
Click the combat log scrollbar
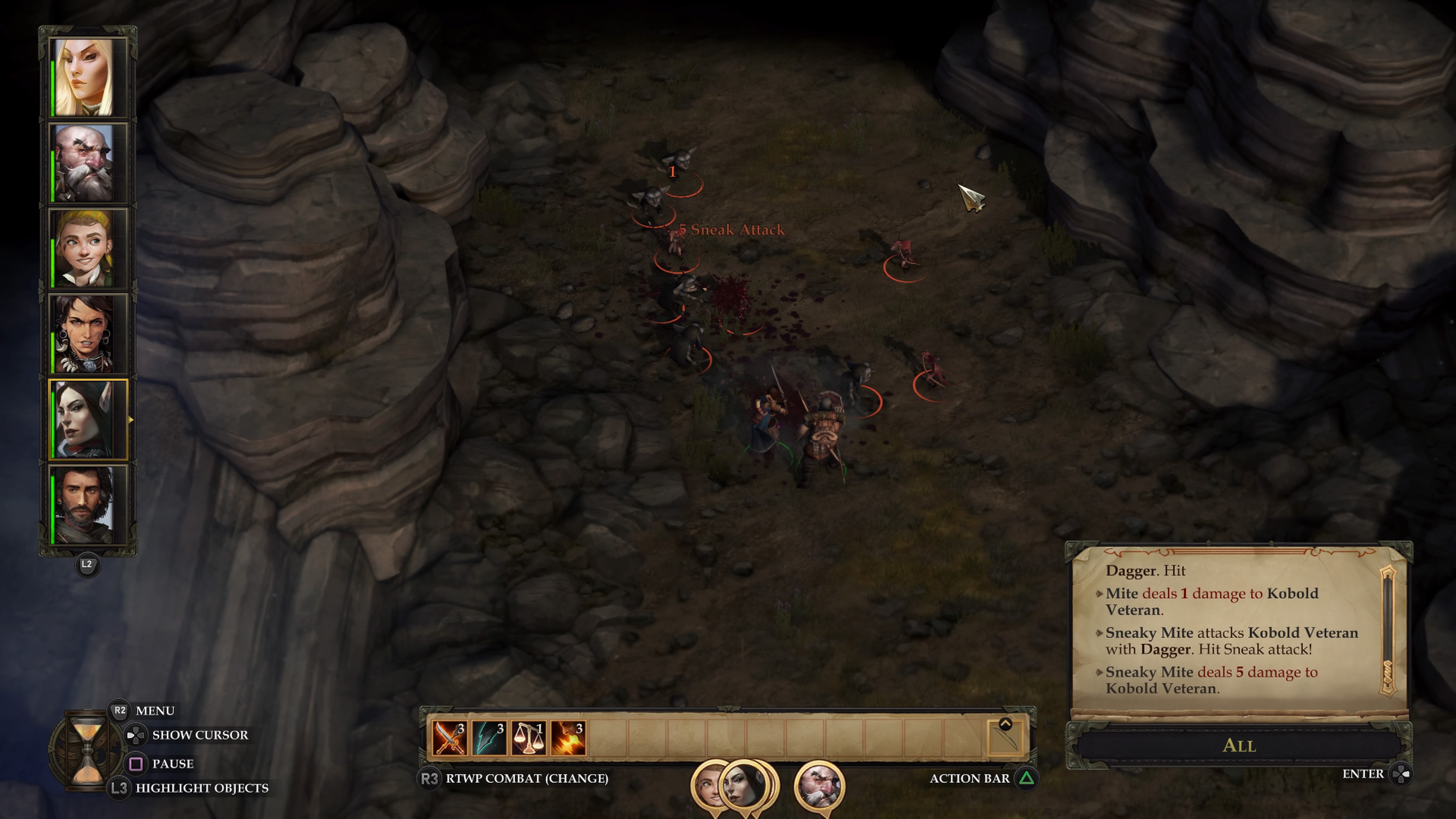1388,630
